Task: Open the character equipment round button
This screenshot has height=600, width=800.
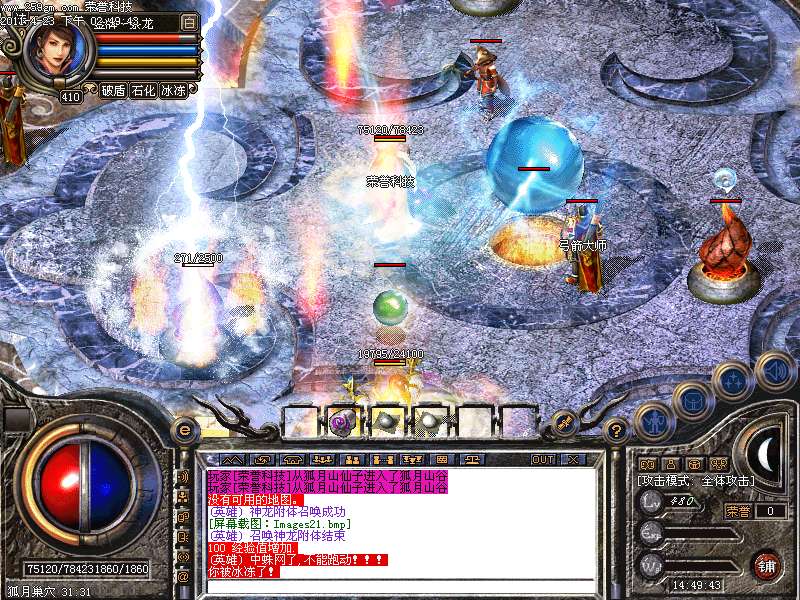Action: (654, 421)
